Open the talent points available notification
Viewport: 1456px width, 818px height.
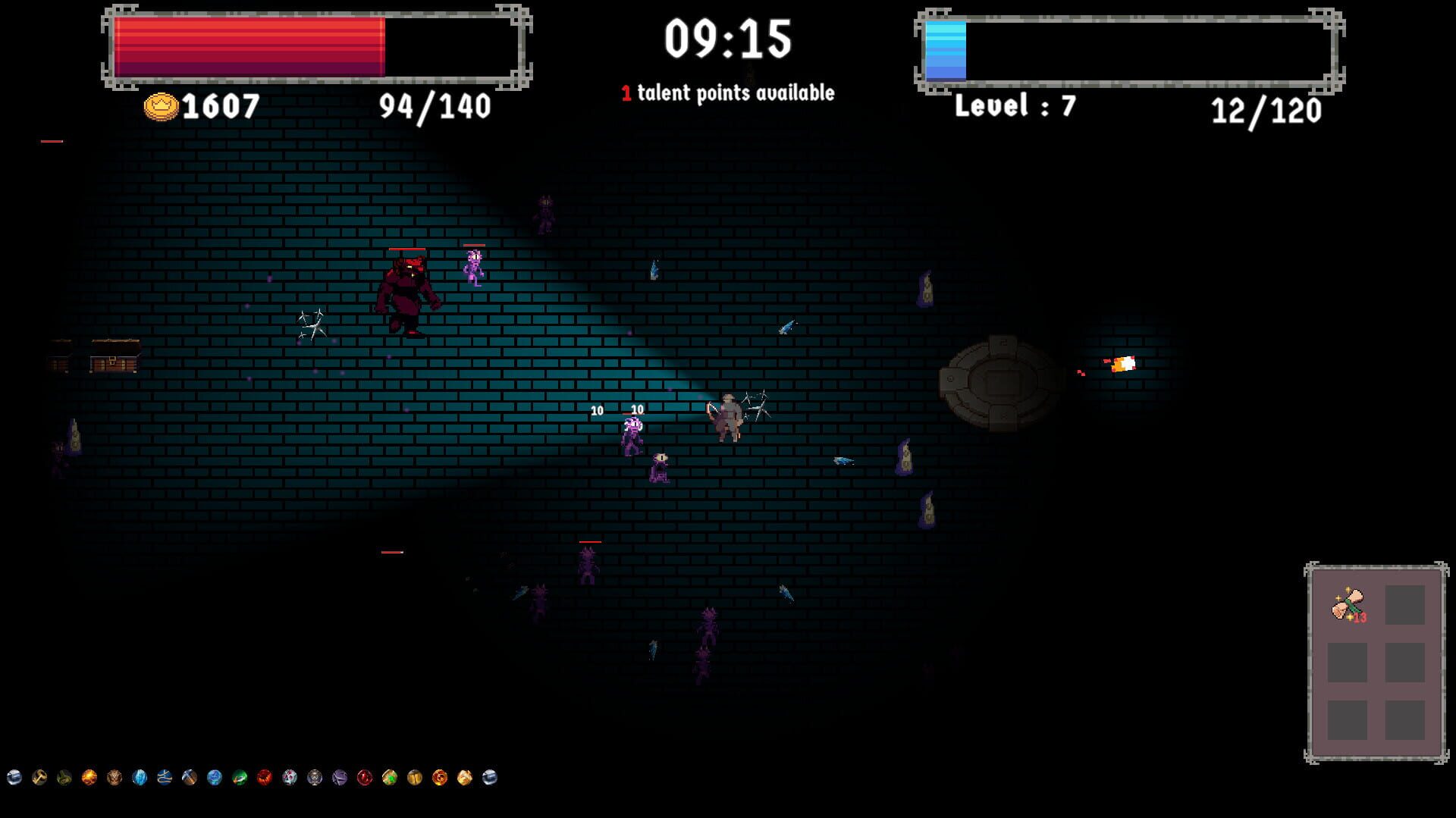726,92
